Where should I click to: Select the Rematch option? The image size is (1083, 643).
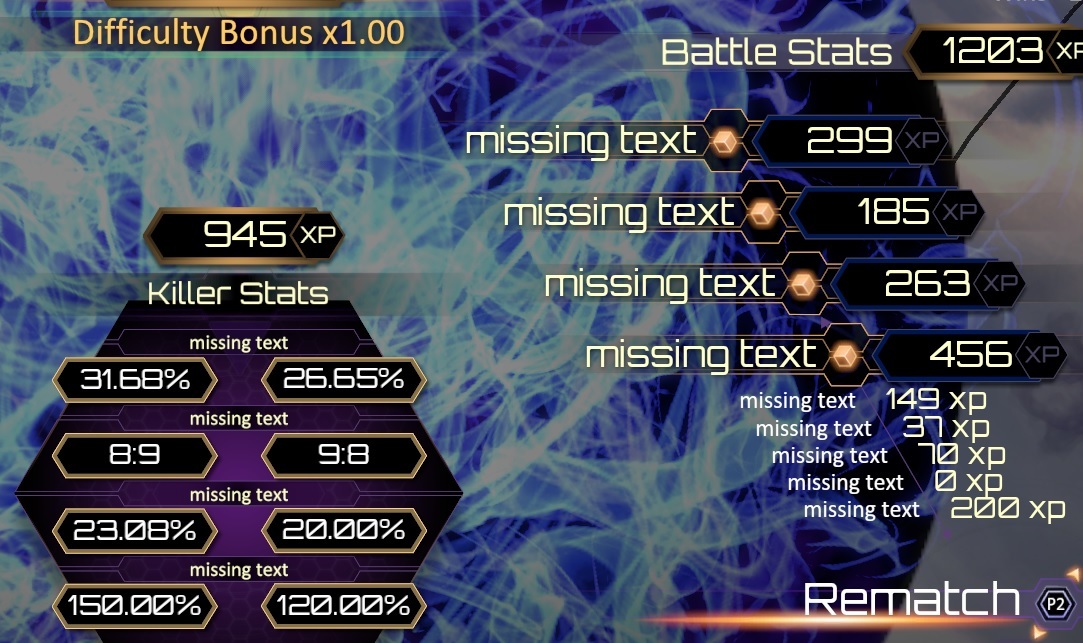[912, 600]
